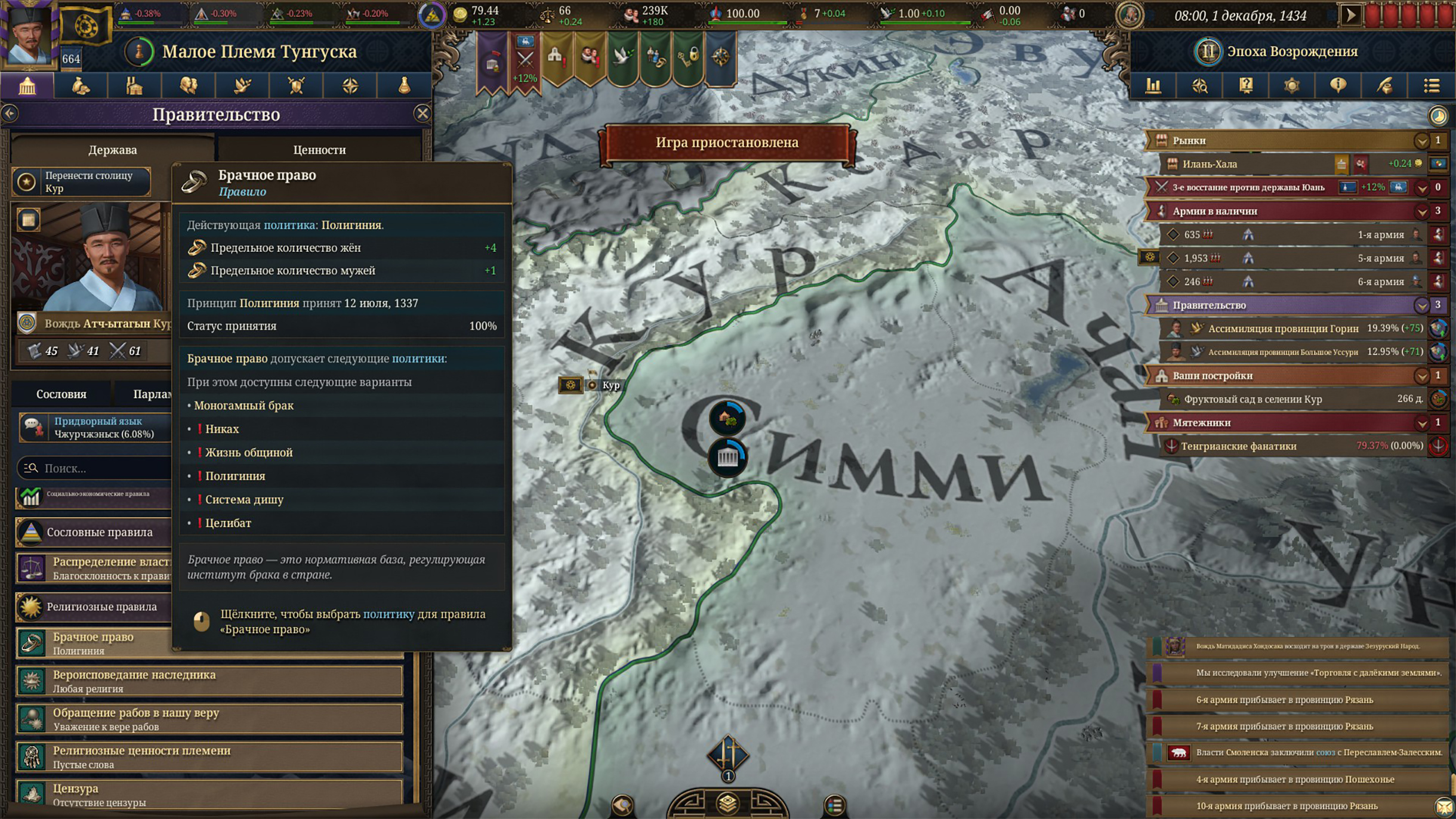Open Обращение рабов в нашу веру rule
This screenshot has height=819, width=1456.
(x=209, y=719)
